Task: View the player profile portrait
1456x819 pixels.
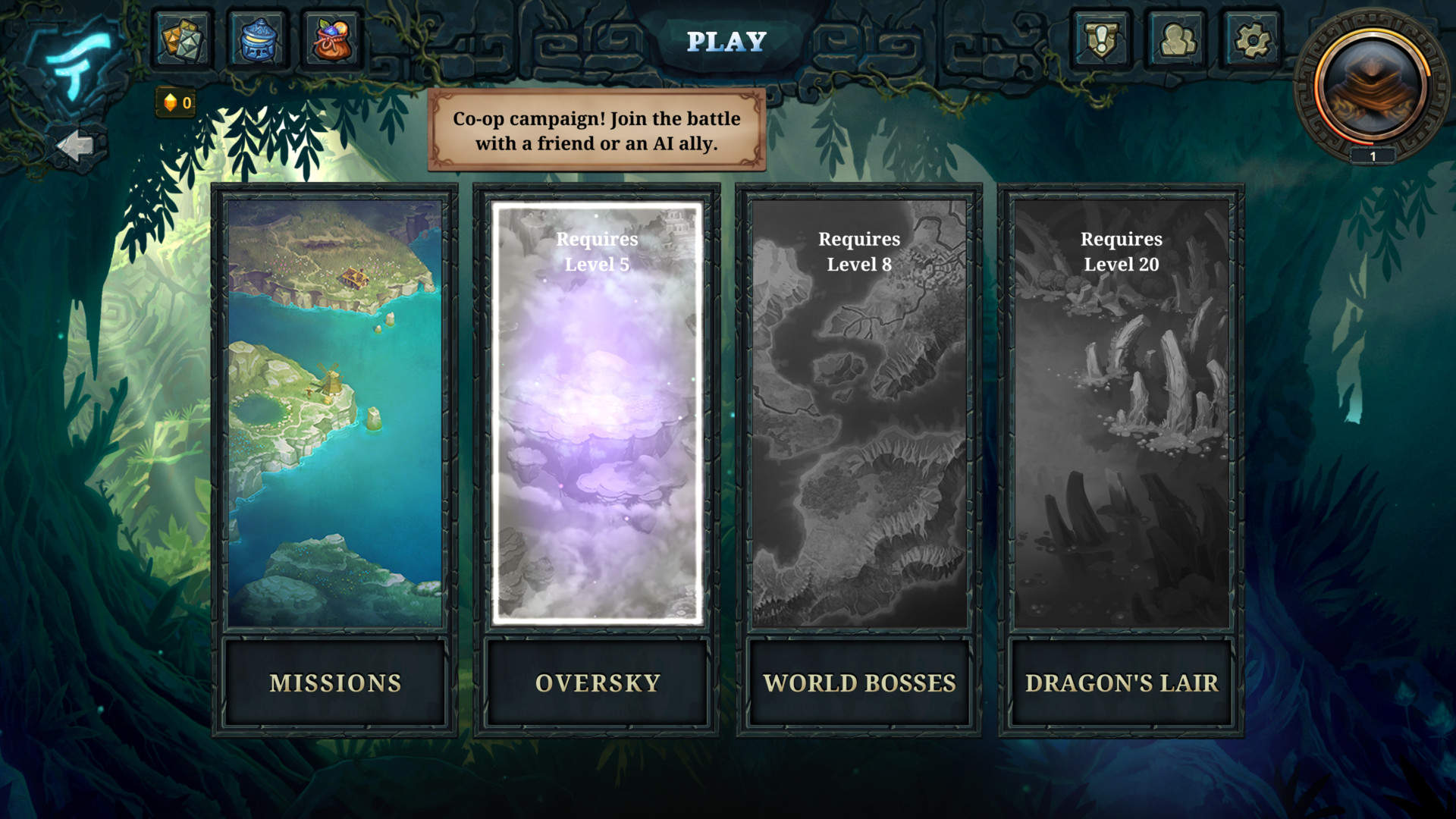Action: tap(1373, 85)
